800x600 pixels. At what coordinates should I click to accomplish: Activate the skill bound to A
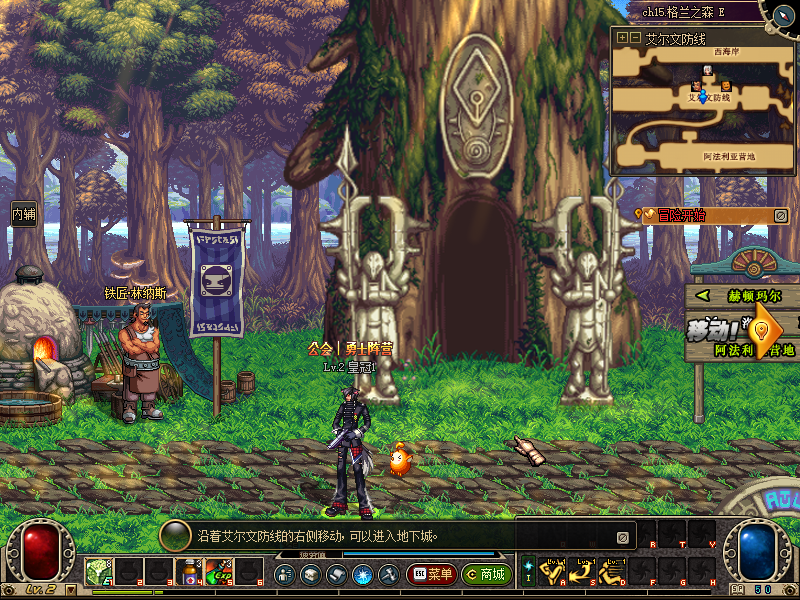(555, 572)
